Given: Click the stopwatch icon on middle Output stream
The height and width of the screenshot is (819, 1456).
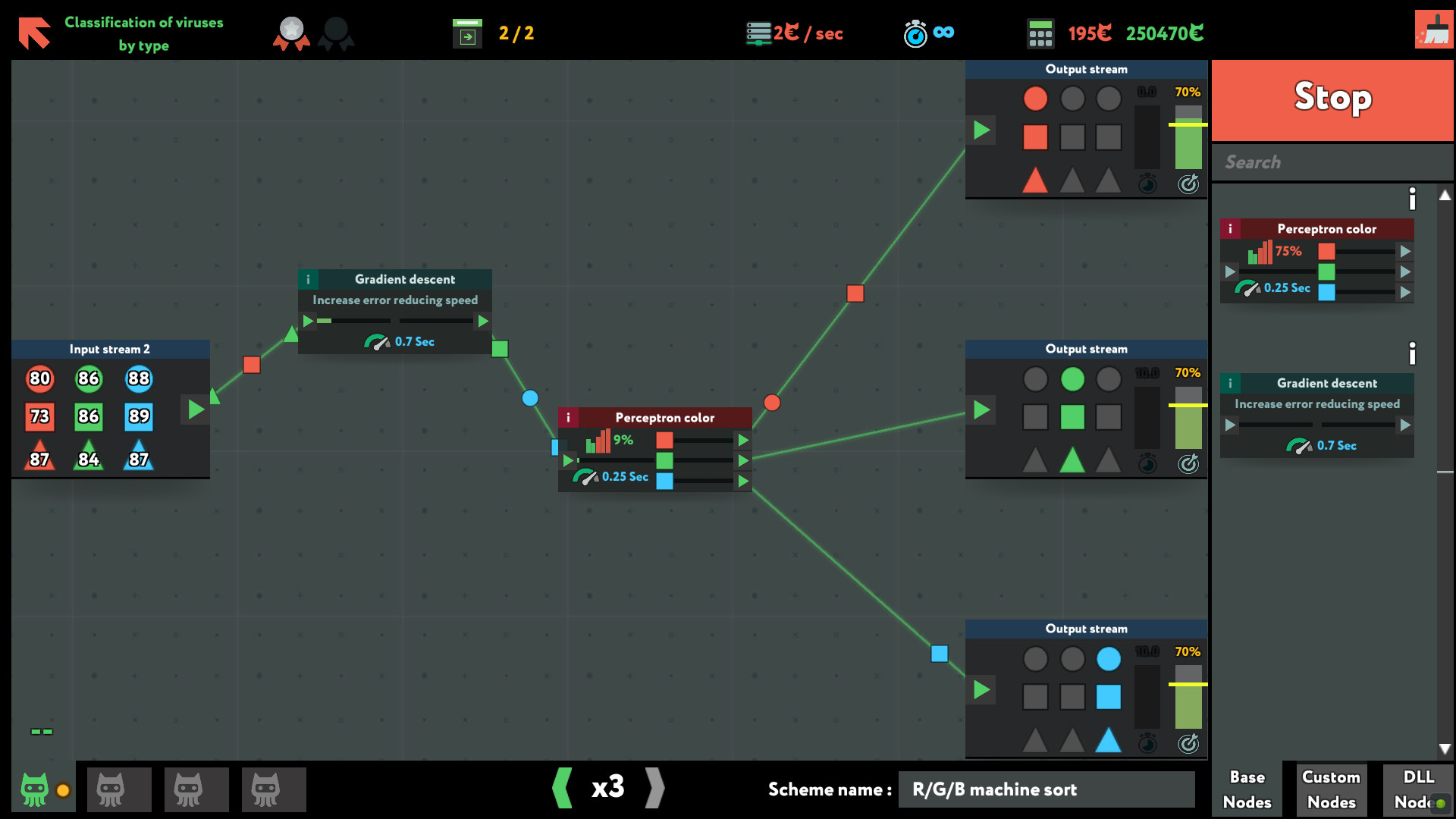Looking at the screenshot, I should (x=1147, y=464).
